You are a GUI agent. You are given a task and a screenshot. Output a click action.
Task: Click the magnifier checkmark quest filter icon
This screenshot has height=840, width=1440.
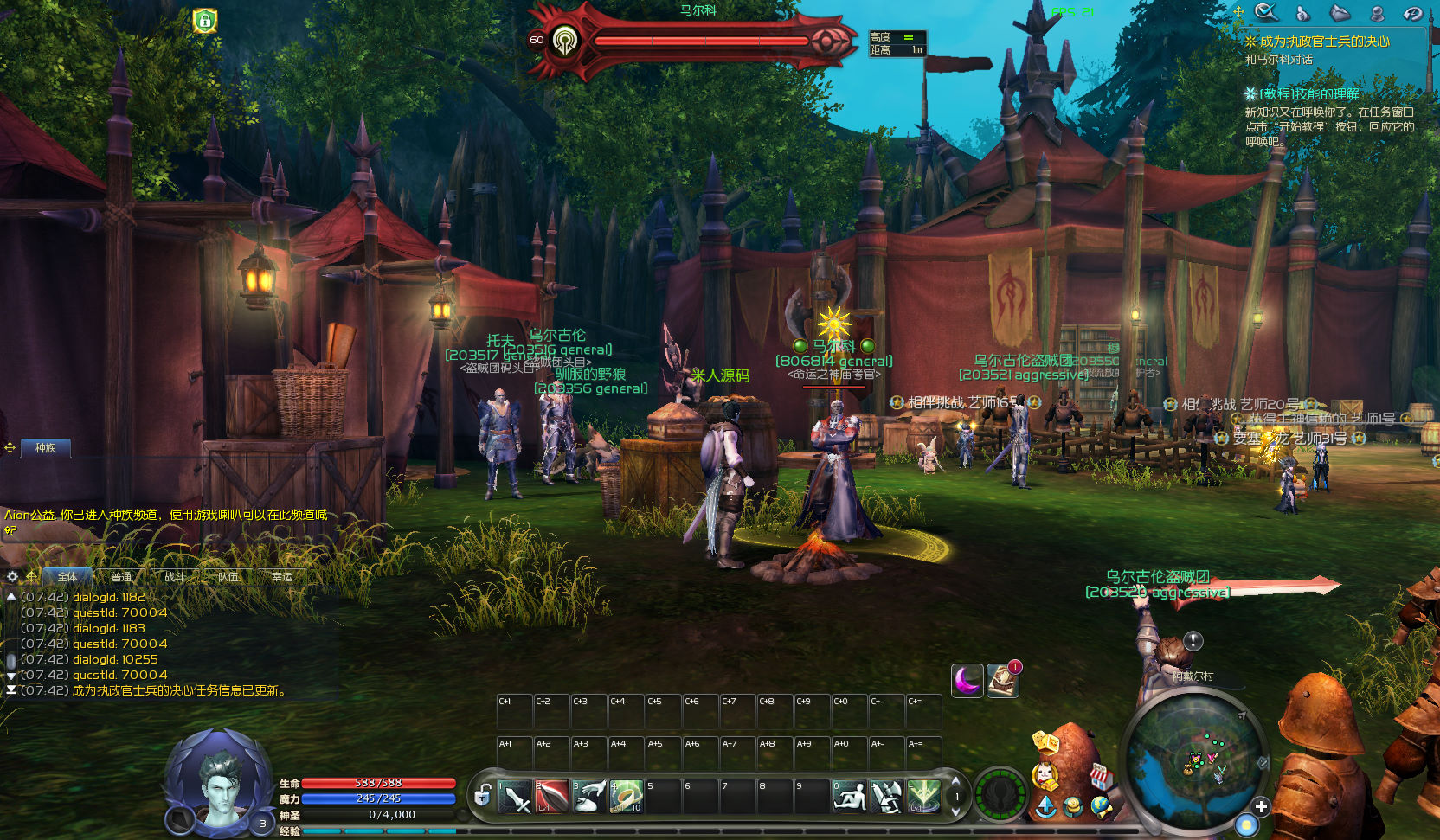(x=1266, y=12)
